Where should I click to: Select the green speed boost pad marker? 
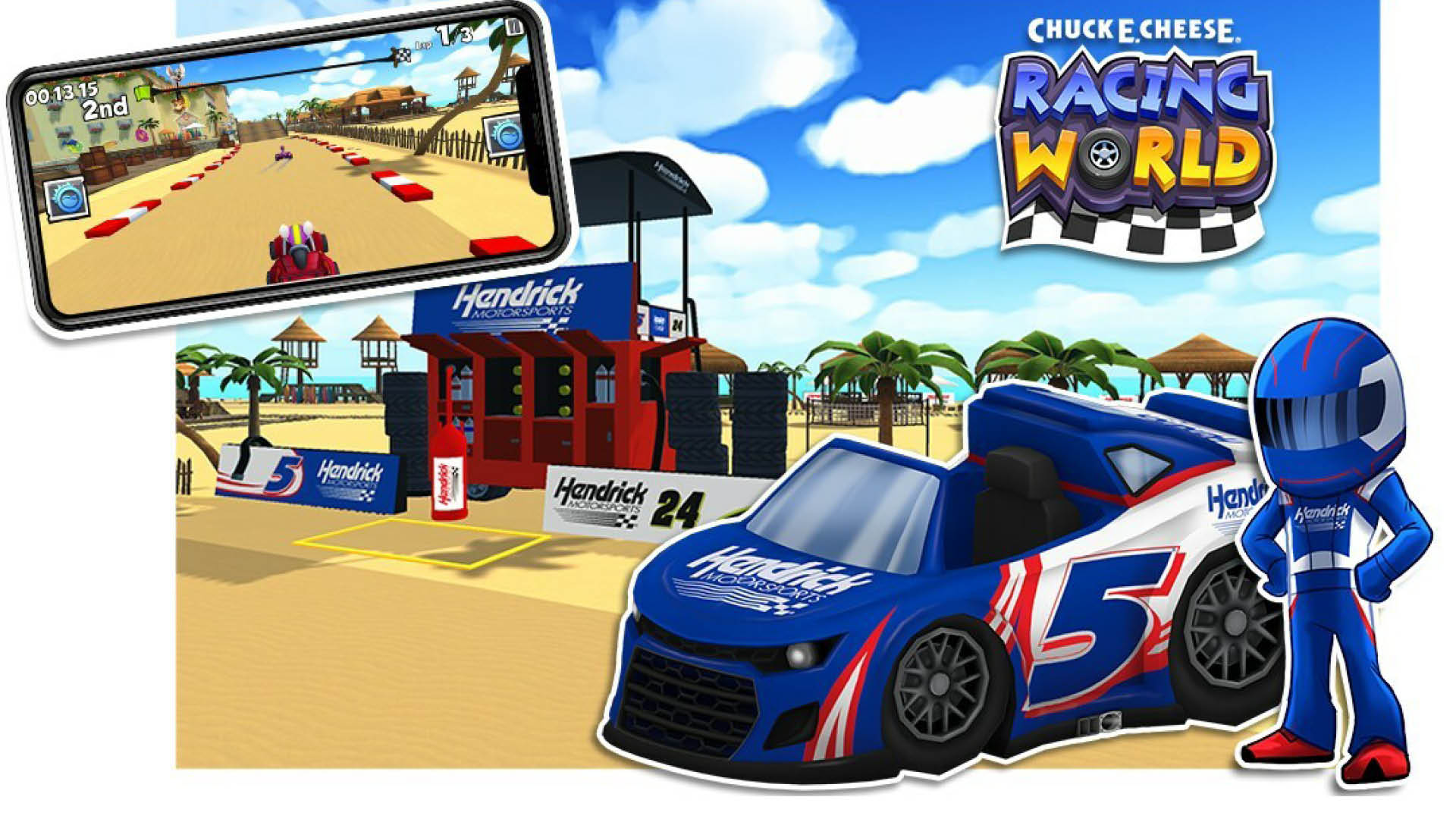click(x=143, y=93)
